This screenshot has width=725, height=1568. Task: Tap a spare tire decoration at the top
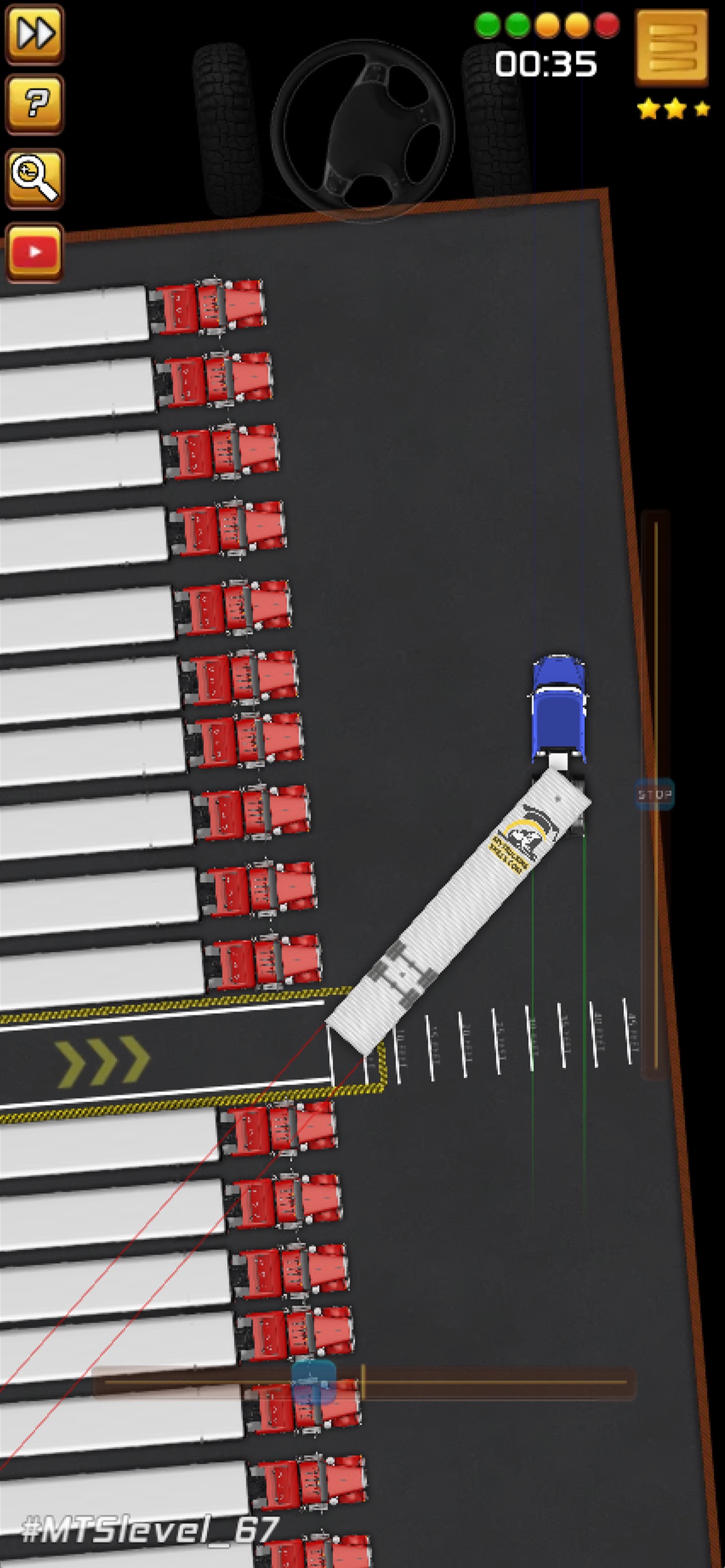[x=225, y=122]
